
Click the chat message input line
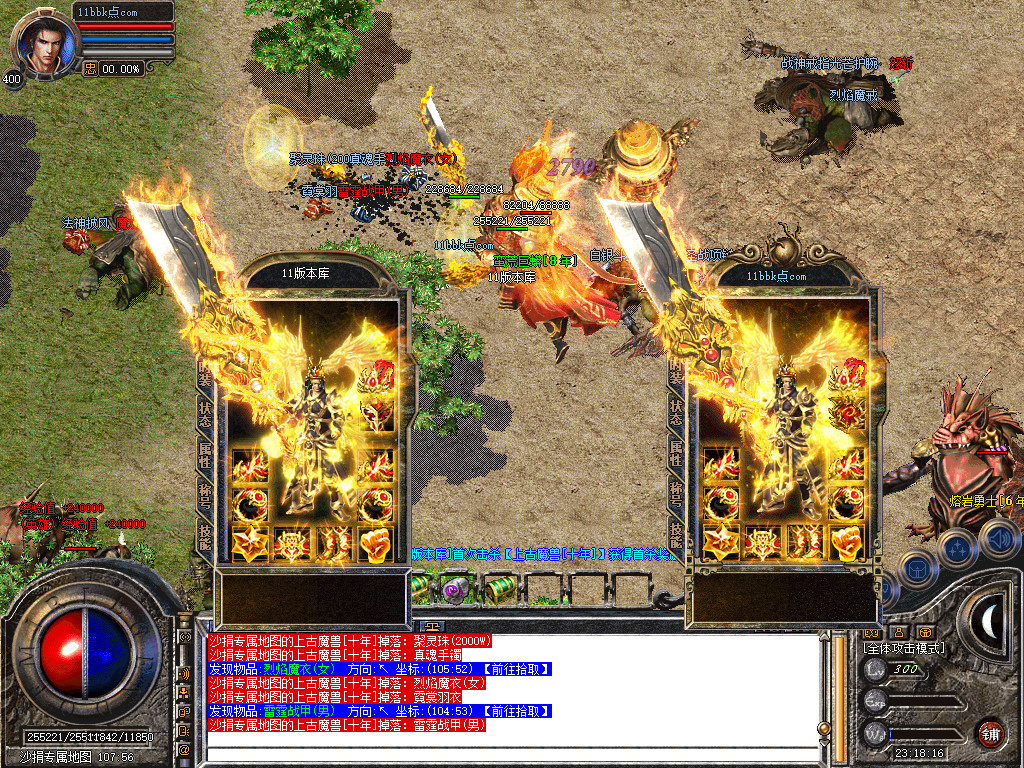510,742
